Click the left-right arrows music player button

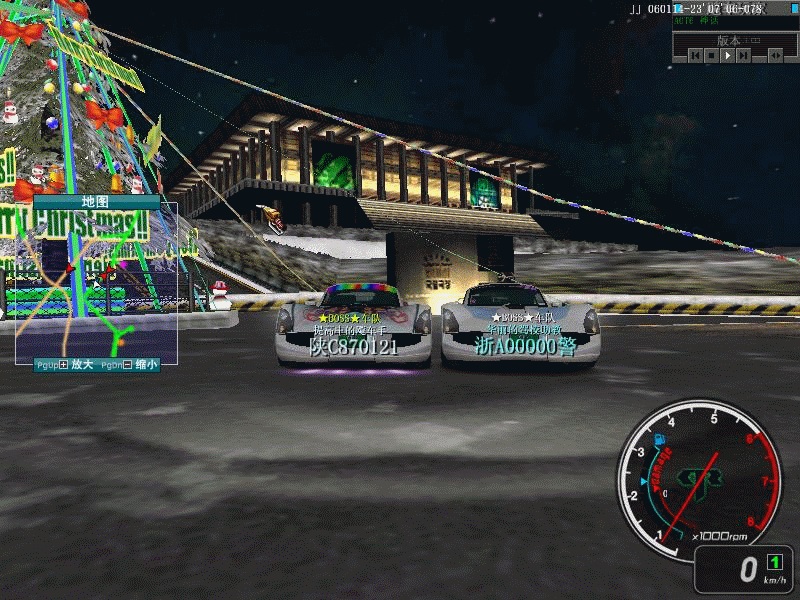tap(774, 56)
